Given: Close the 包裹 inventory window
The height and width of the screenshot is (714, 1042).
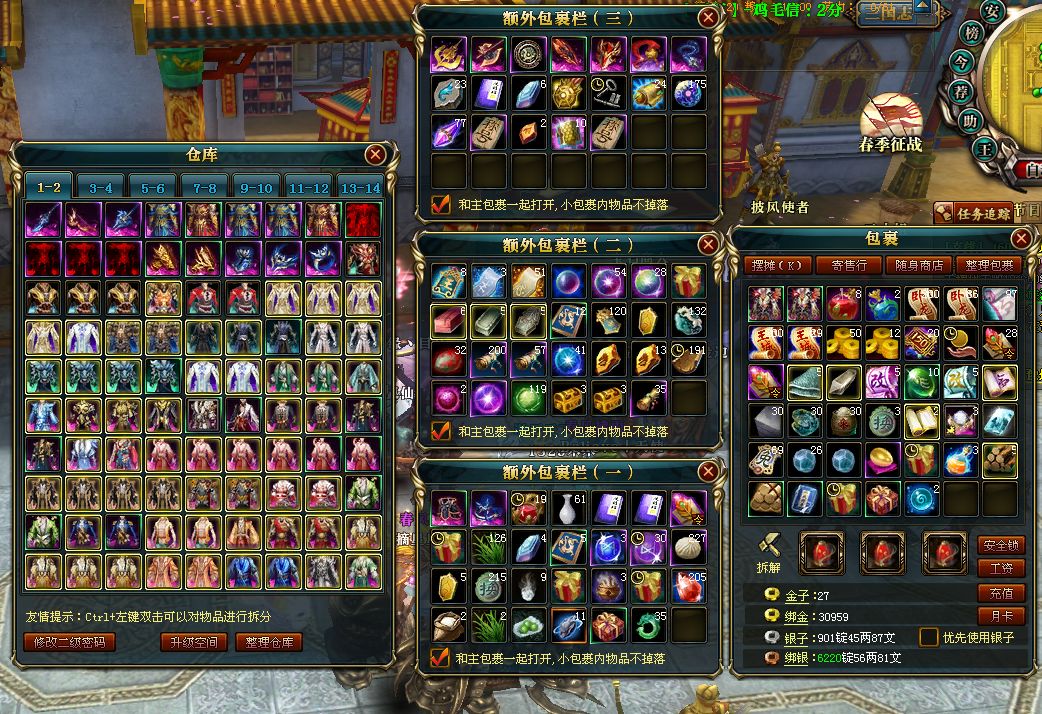Looking at the screenshot, I should pyautogui.click(x=1021, y=238).
